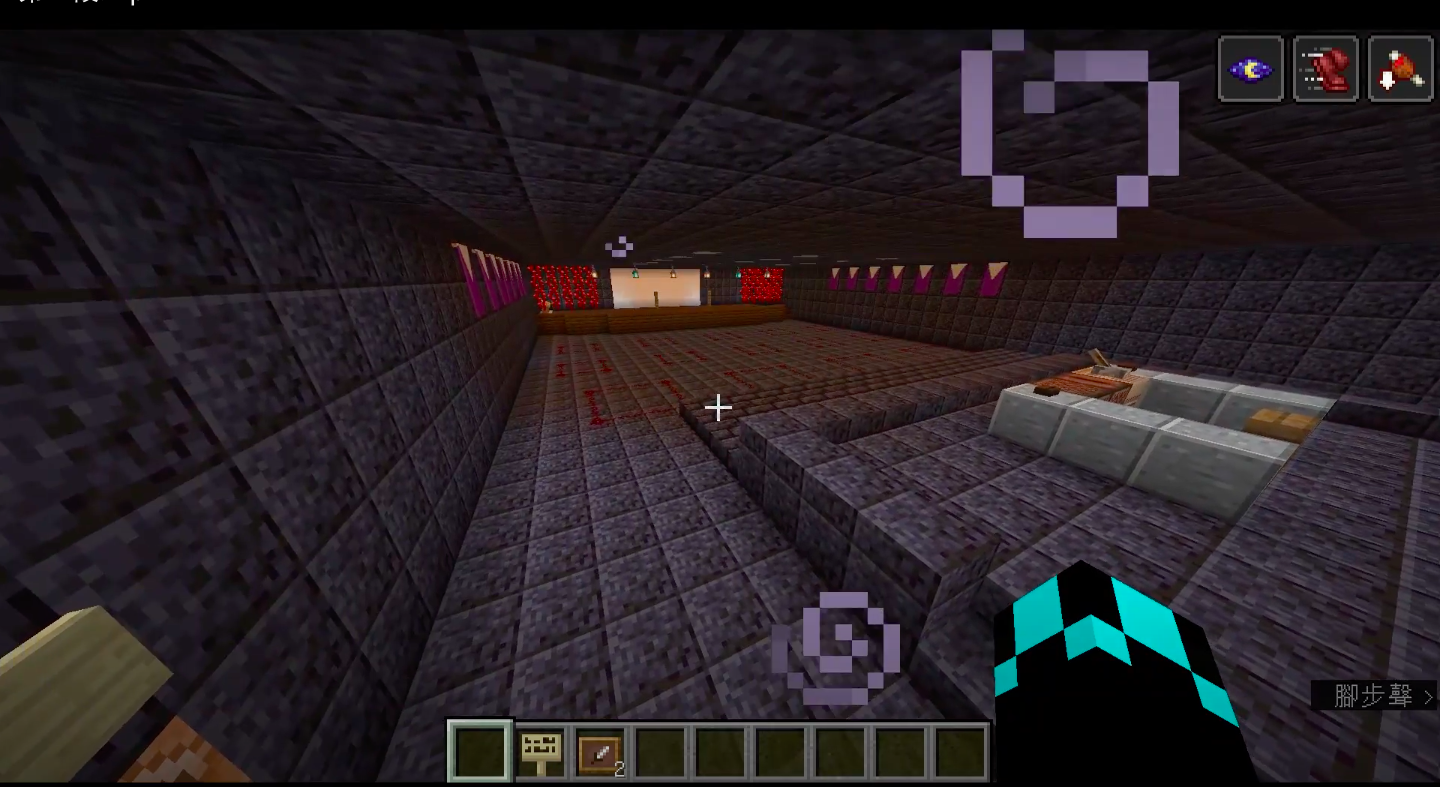
Task: Click the Speed effect icon
Action: pyautogui.click(x=1325, y=69)
